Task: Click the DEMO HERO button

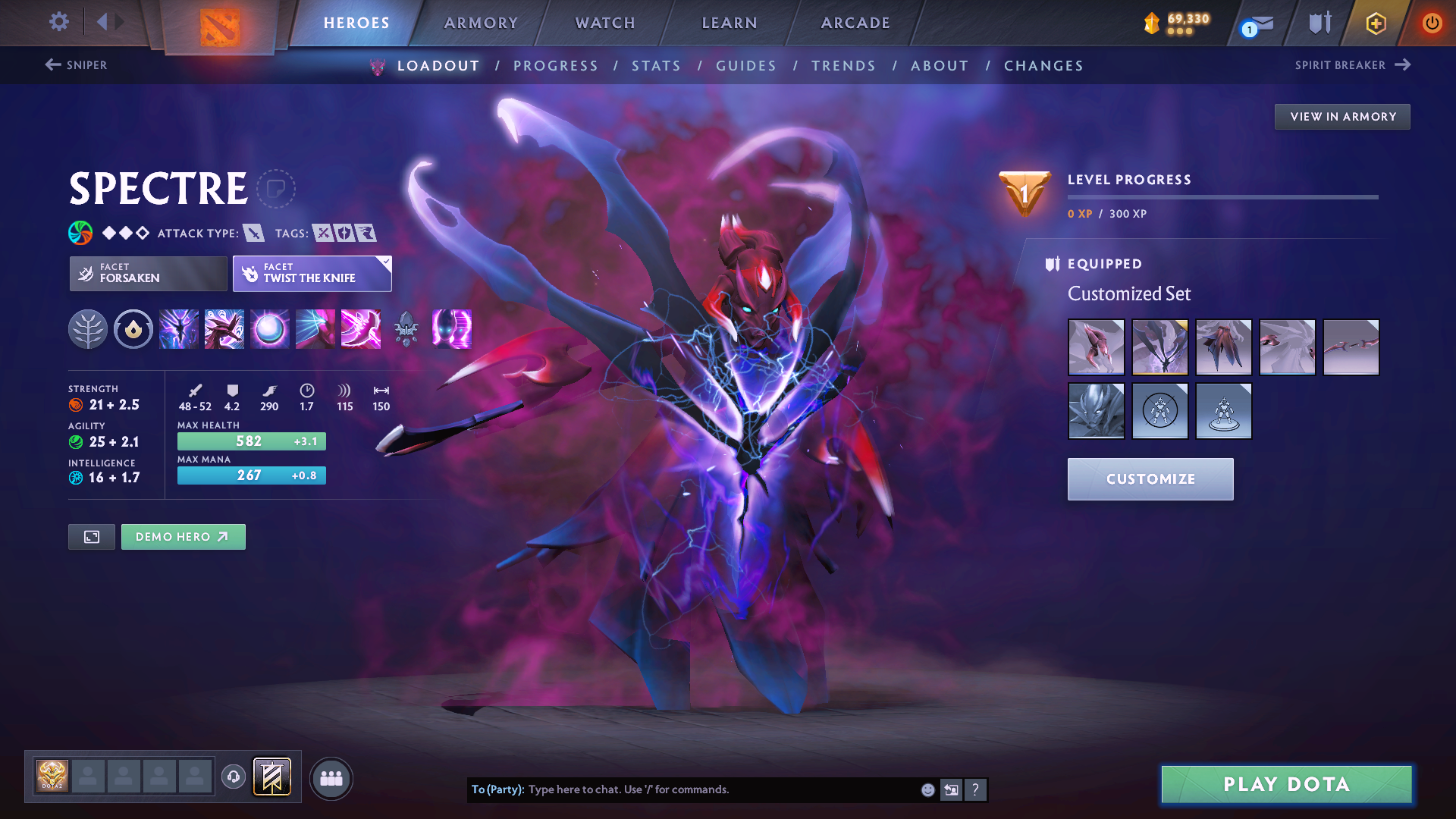Action: click(183, 536)
